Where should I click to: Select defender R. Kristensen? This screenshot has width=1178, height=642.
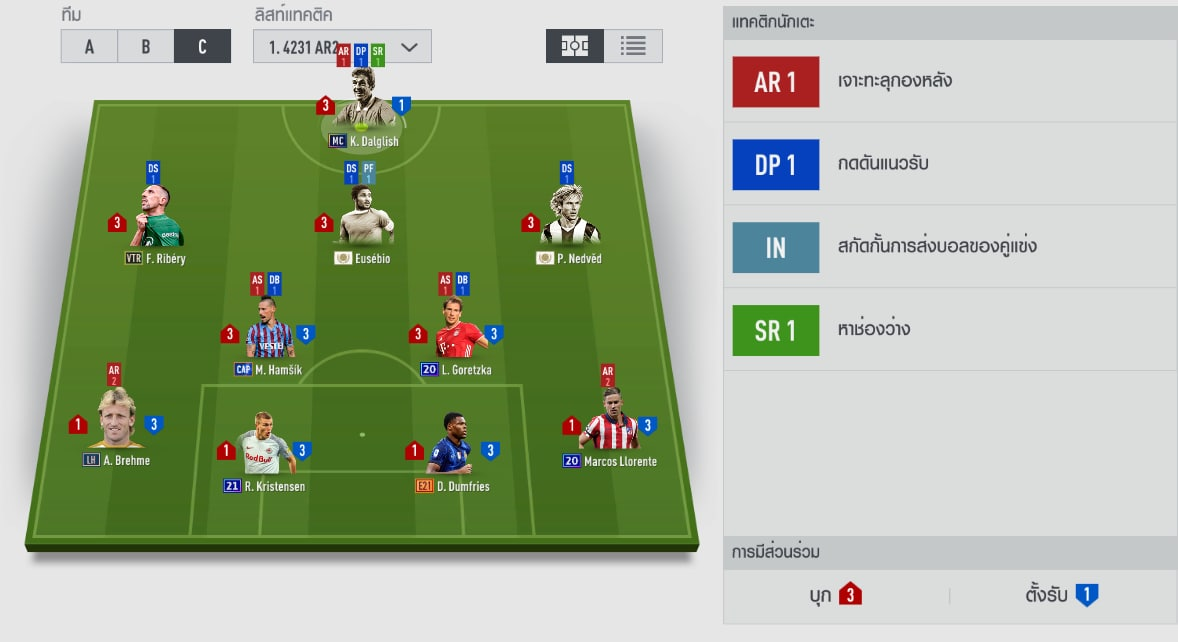(265, 447)
